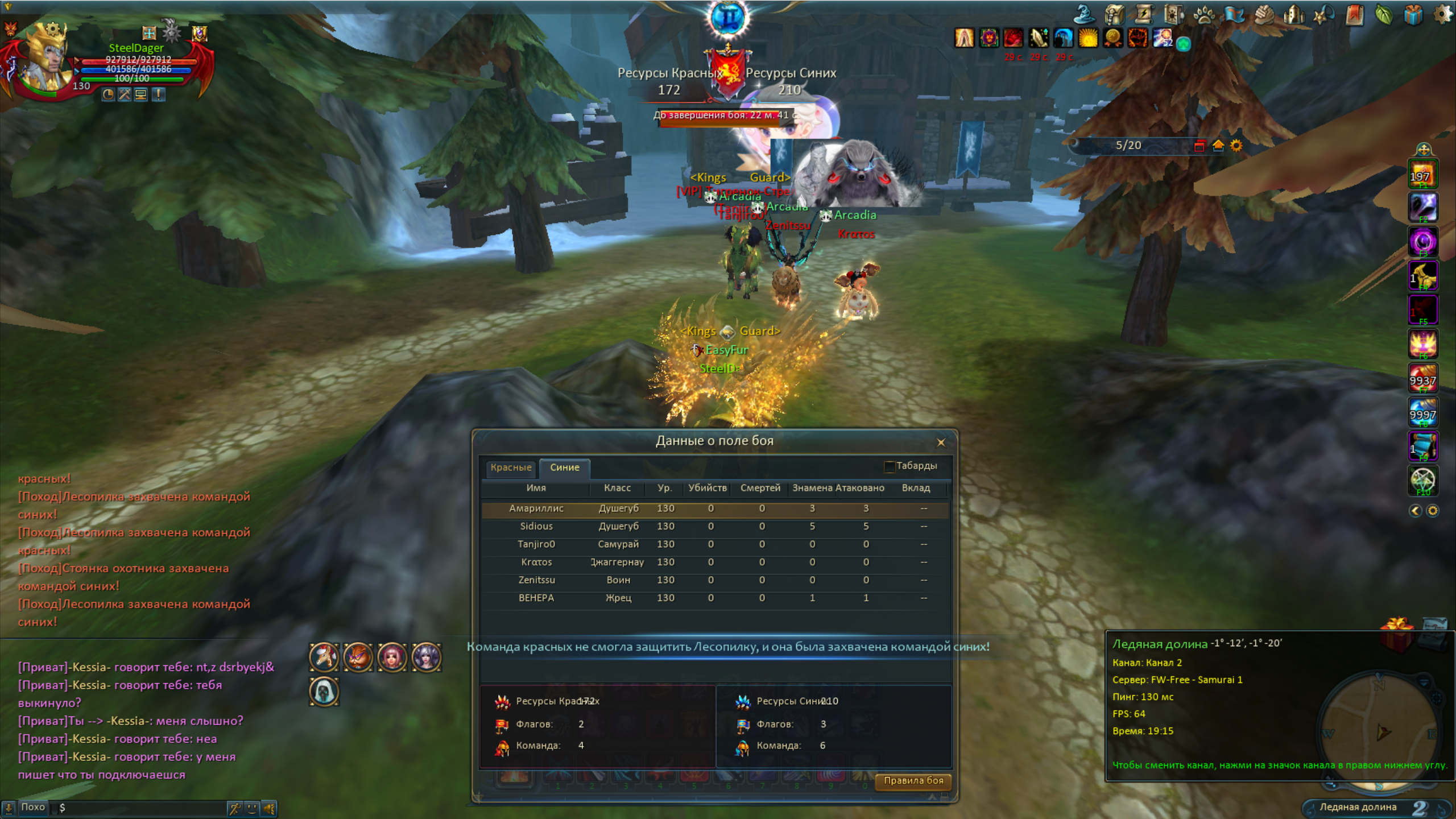The width and height of the screenshot is (1456, 819).
Task: Switch to the Красные team tab
Action: [511, 468]
